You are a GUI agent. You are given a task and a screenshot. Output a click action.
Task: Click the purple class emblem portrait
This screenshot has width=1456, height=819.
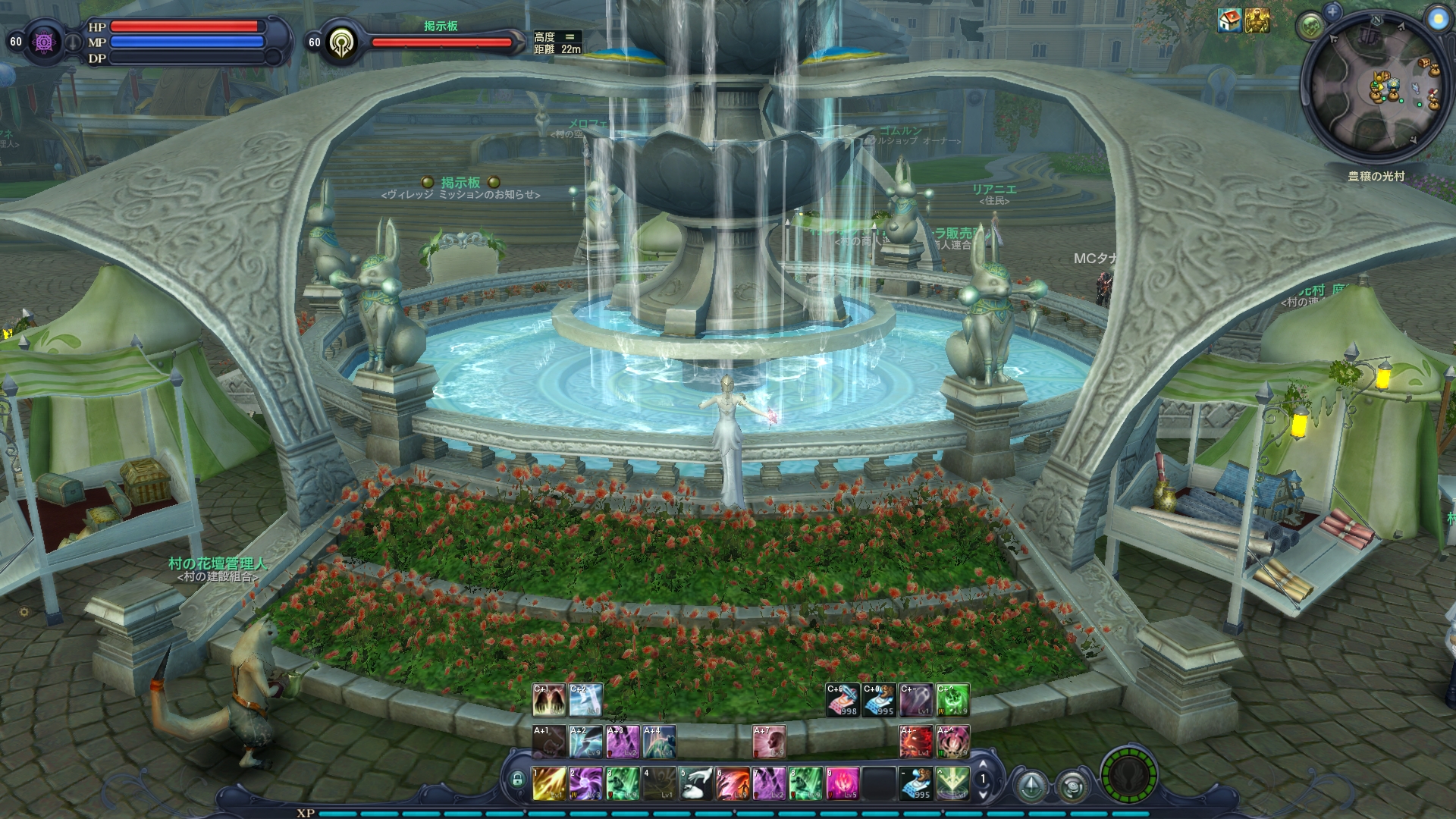(x=43, y=42)
